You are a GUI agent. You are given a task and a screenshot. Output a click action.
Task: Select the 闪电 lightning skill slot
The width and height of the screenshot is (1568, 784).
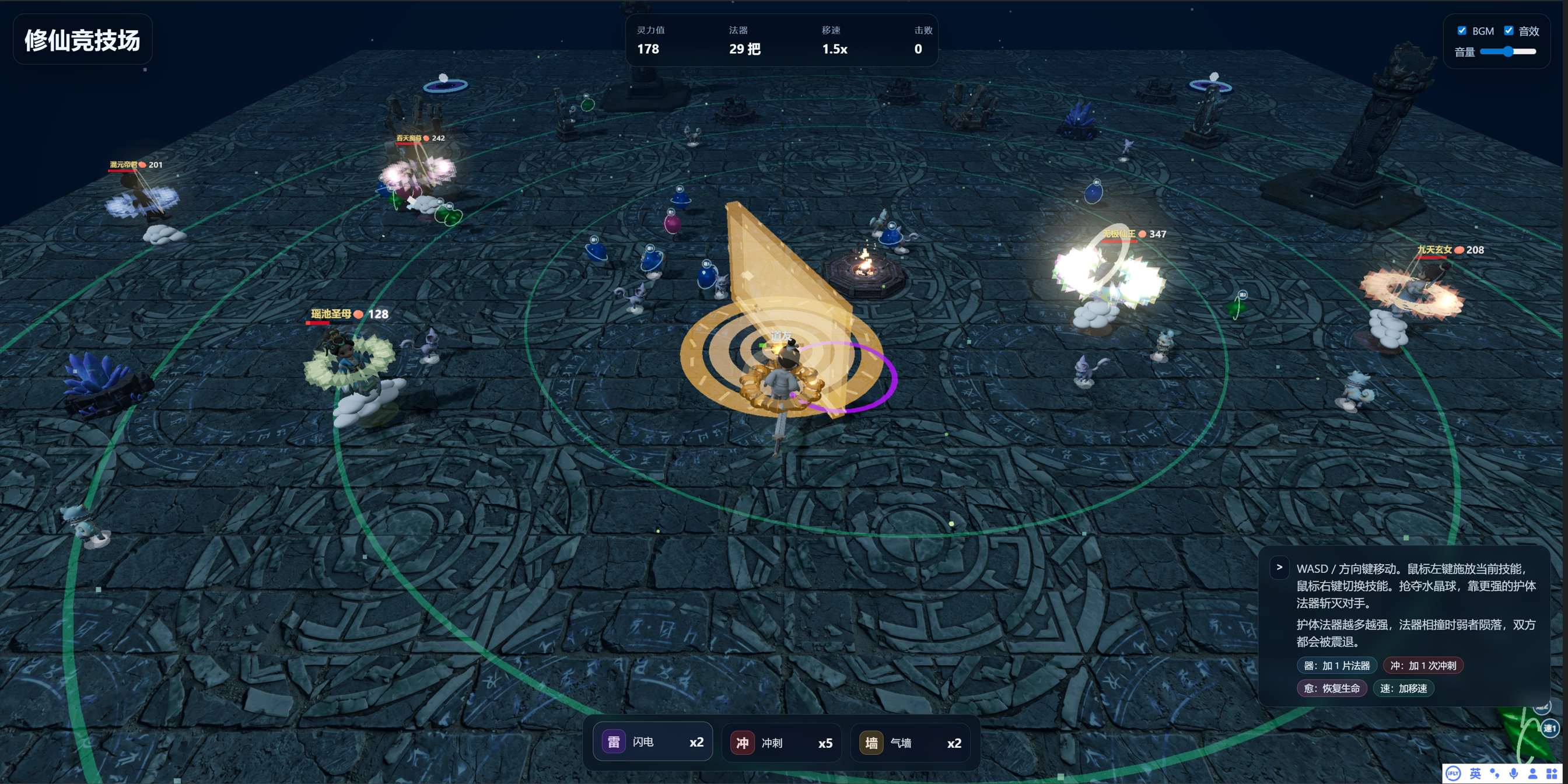coord(652,742)
